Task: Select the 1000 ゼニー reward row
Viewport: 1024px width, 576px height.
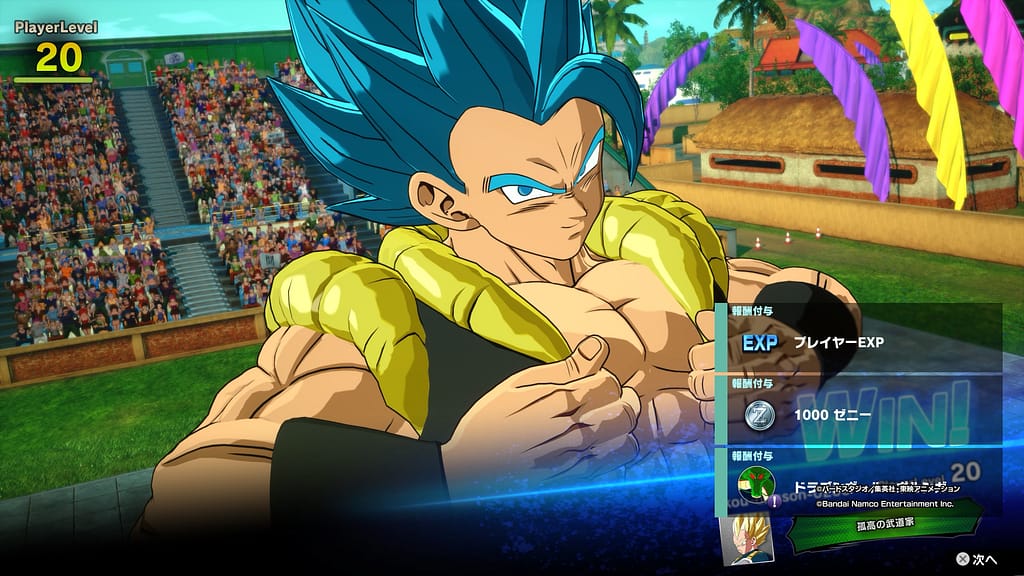Action: pyautogui.click(x=860, y=414)
